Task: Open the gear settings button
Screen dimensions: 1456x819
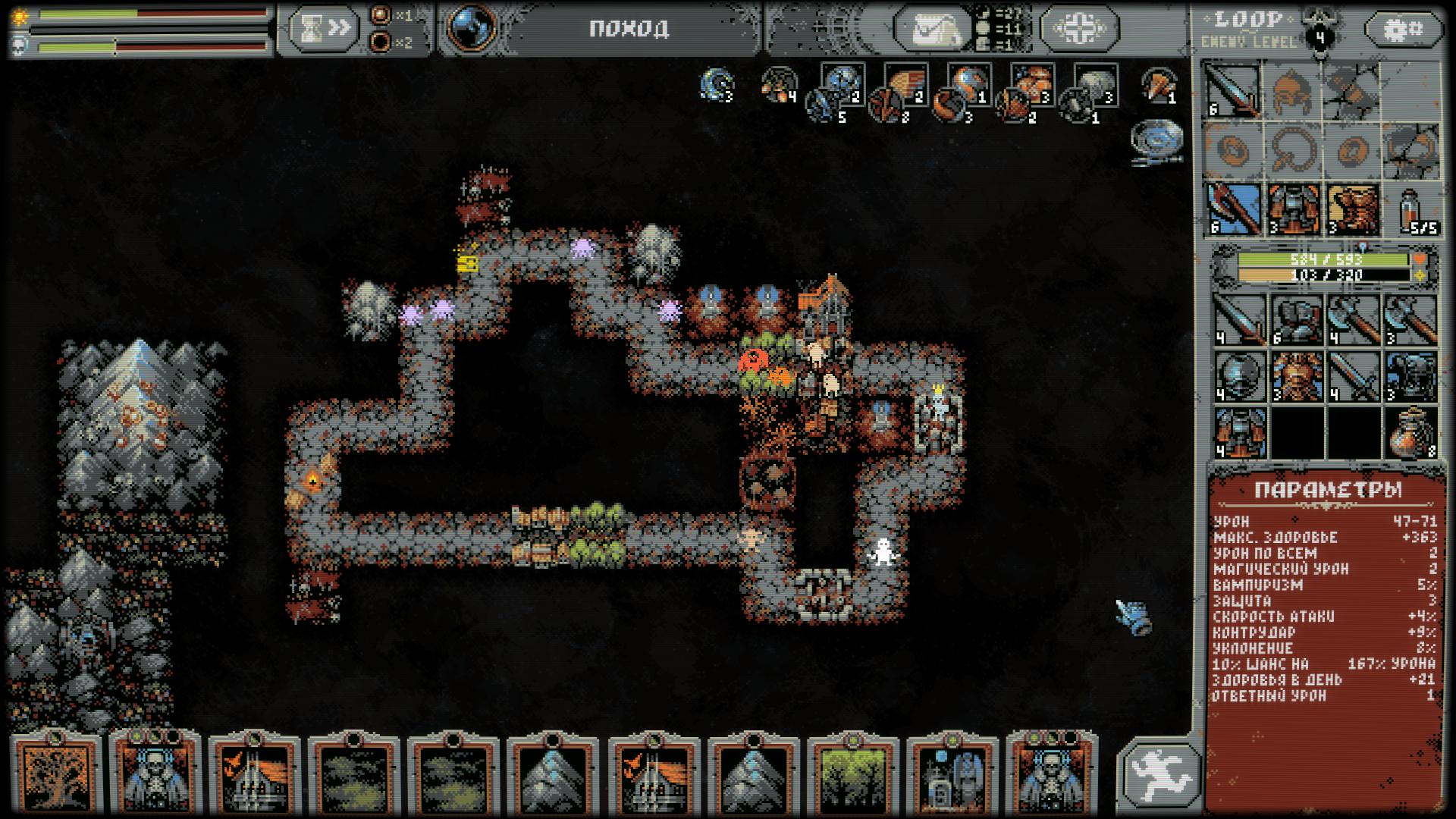Action: click(1403, 30)
